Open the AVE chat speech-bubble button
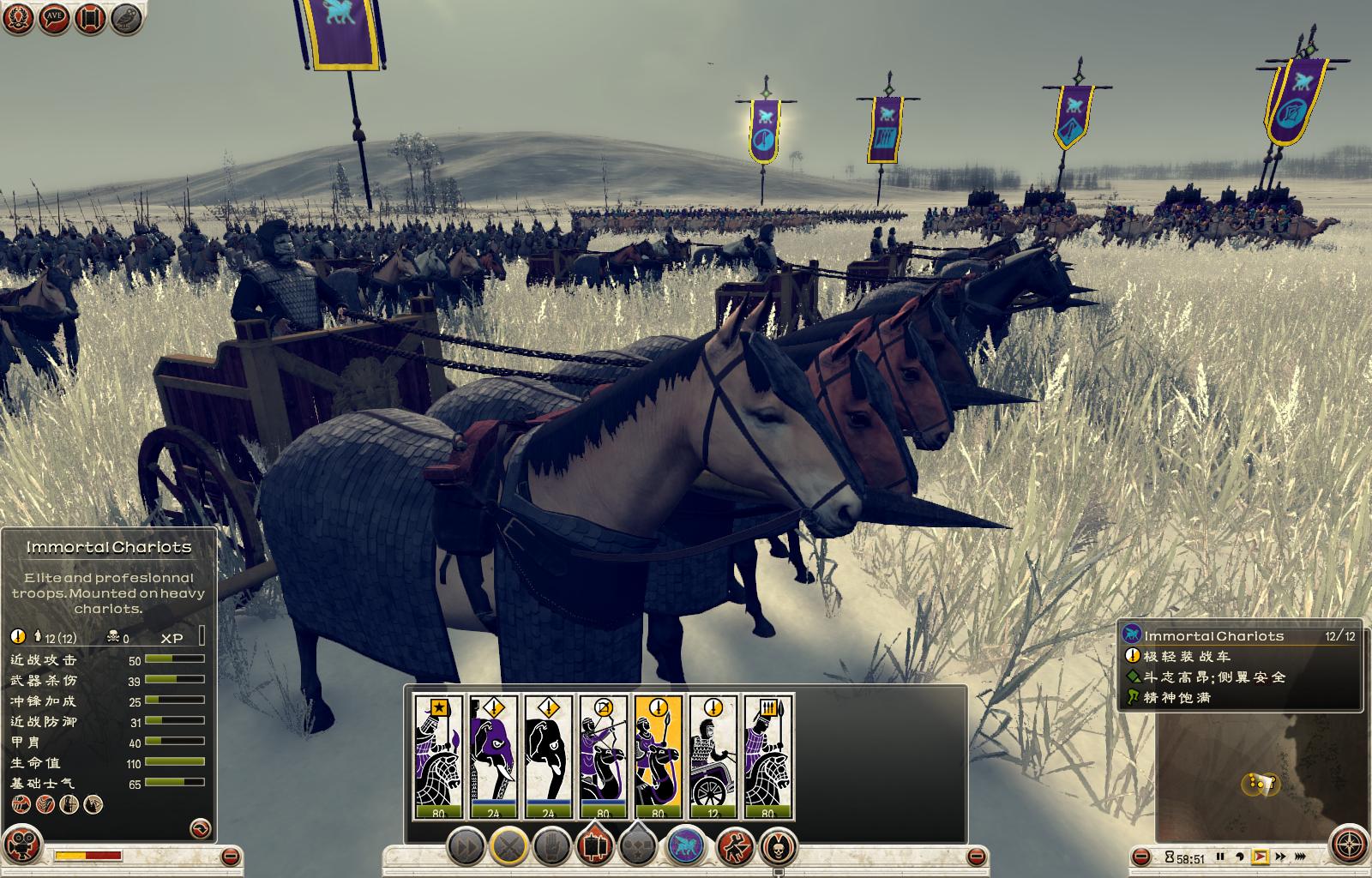The height and width of the screenshot is (878, 1372). 54,18
